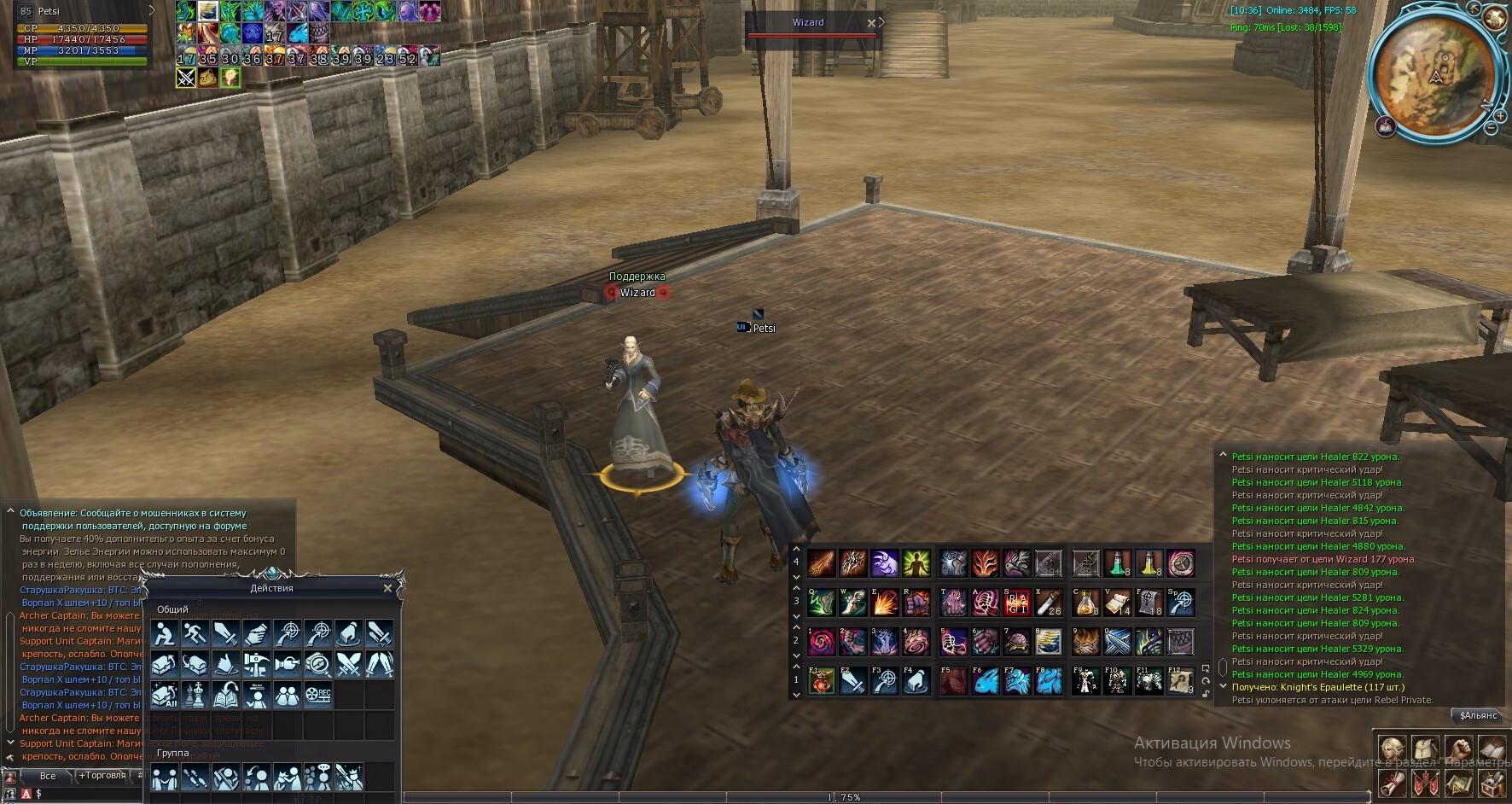
Task: Open the character portrait menu icon
Action: point(1393,749)
